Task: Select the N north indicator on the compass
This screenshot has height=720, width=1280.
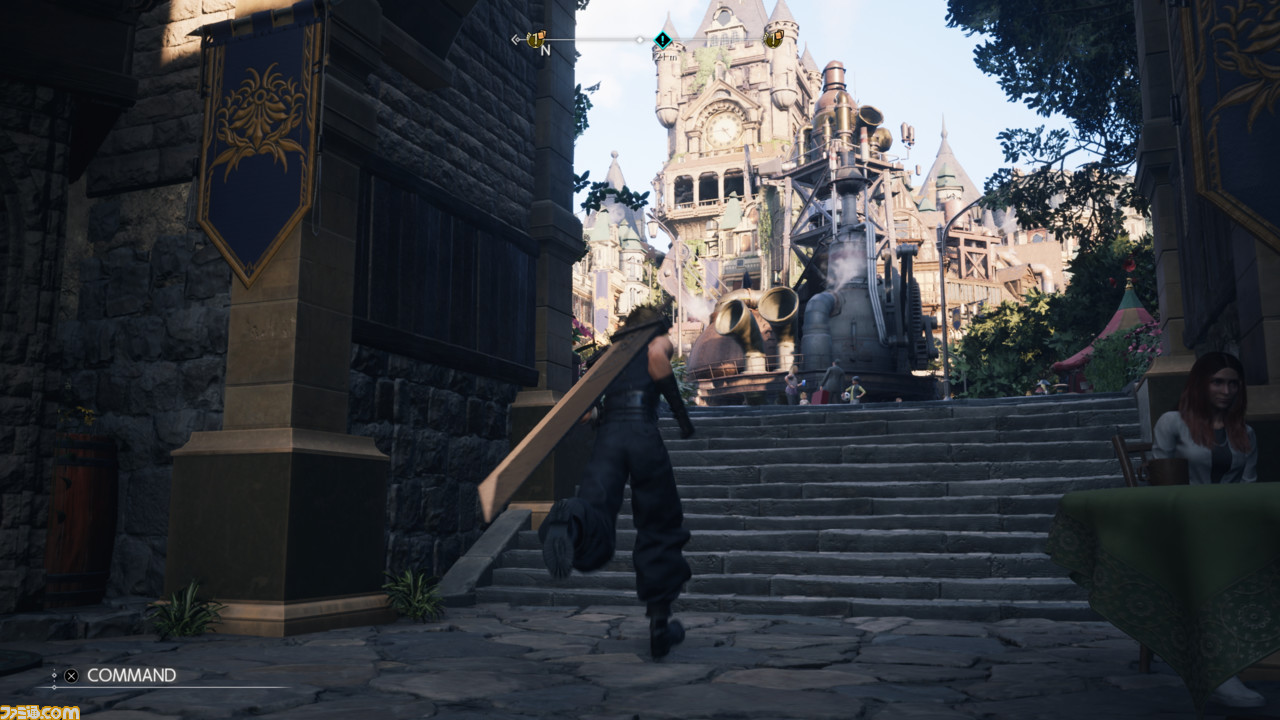Action: click(x=546, y=50)
